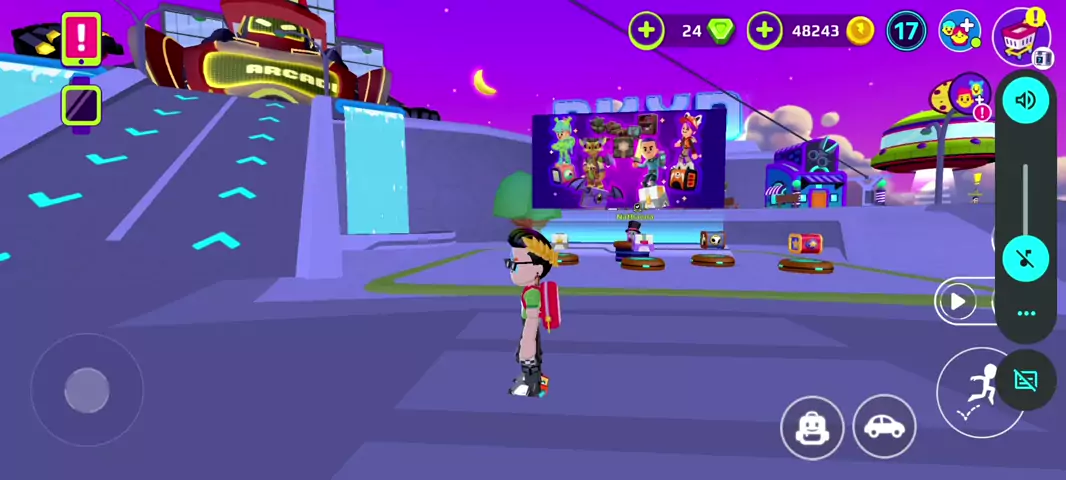Open the three-dots more options

[x=1026, y=313]
